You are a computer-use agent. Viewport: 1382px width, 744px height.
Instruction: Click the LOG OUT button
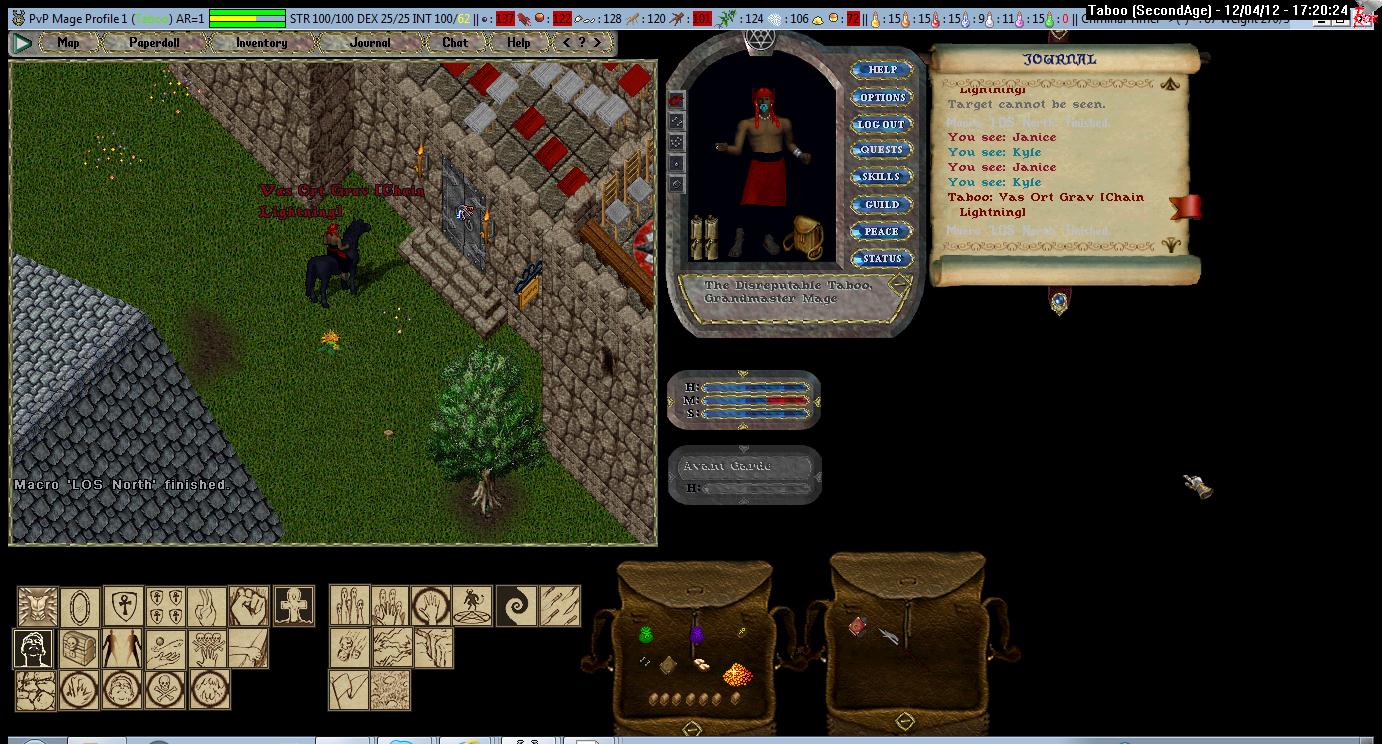(x=881, y=124)
